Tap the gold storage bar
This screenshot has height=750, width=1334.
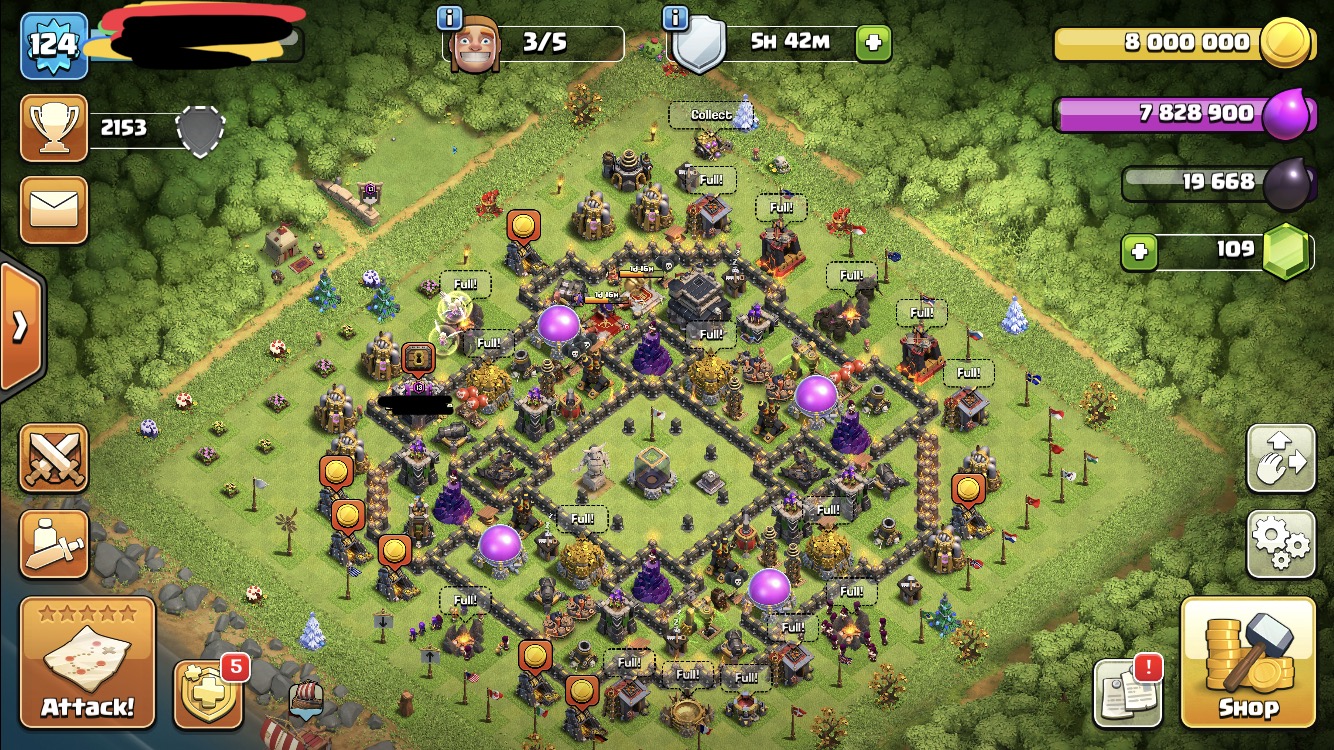click(1160, 43)
